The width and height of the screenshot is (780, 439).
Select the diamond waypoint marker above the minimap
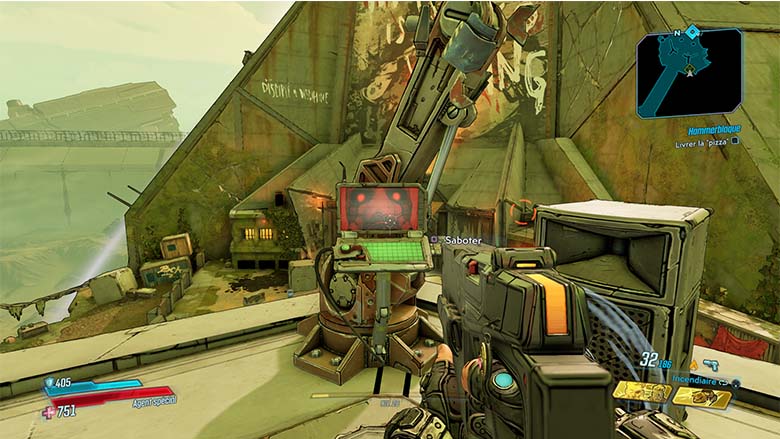[x=692, y=32]
